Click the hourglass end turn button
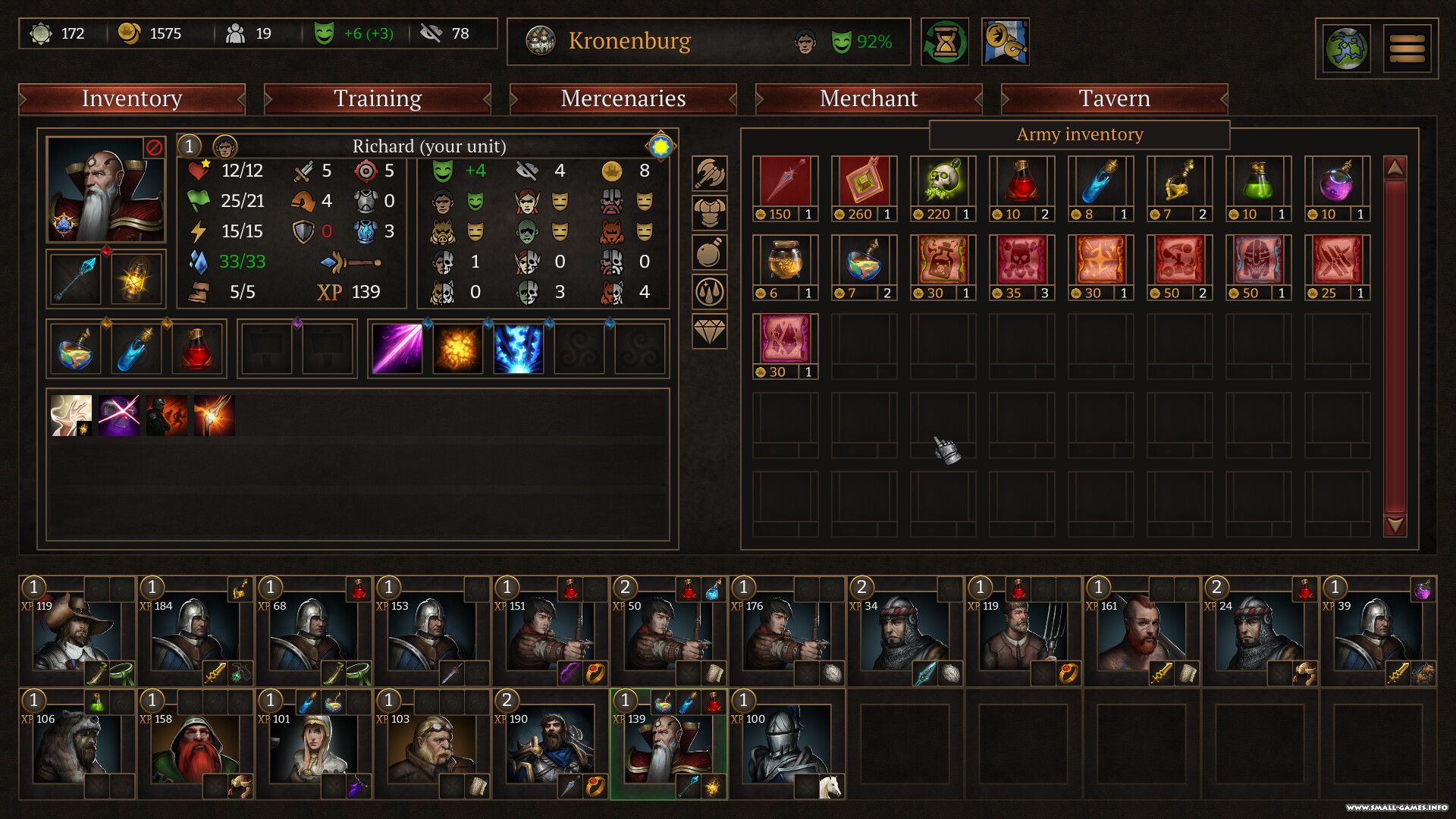 pyautogui.click(x=945, y=42)
